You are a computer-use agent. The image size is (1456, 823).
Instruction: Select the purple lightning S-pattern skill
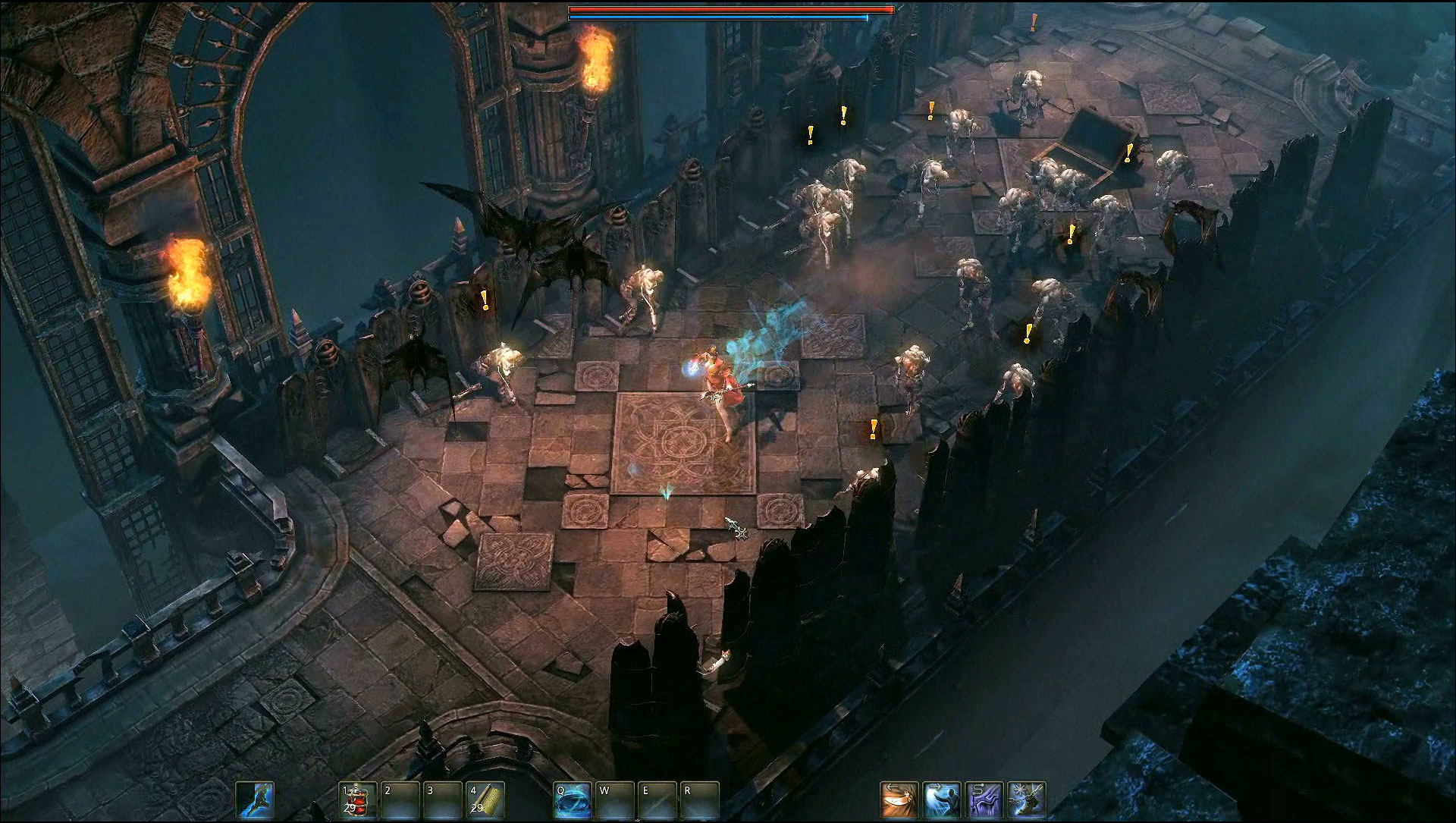984,800
